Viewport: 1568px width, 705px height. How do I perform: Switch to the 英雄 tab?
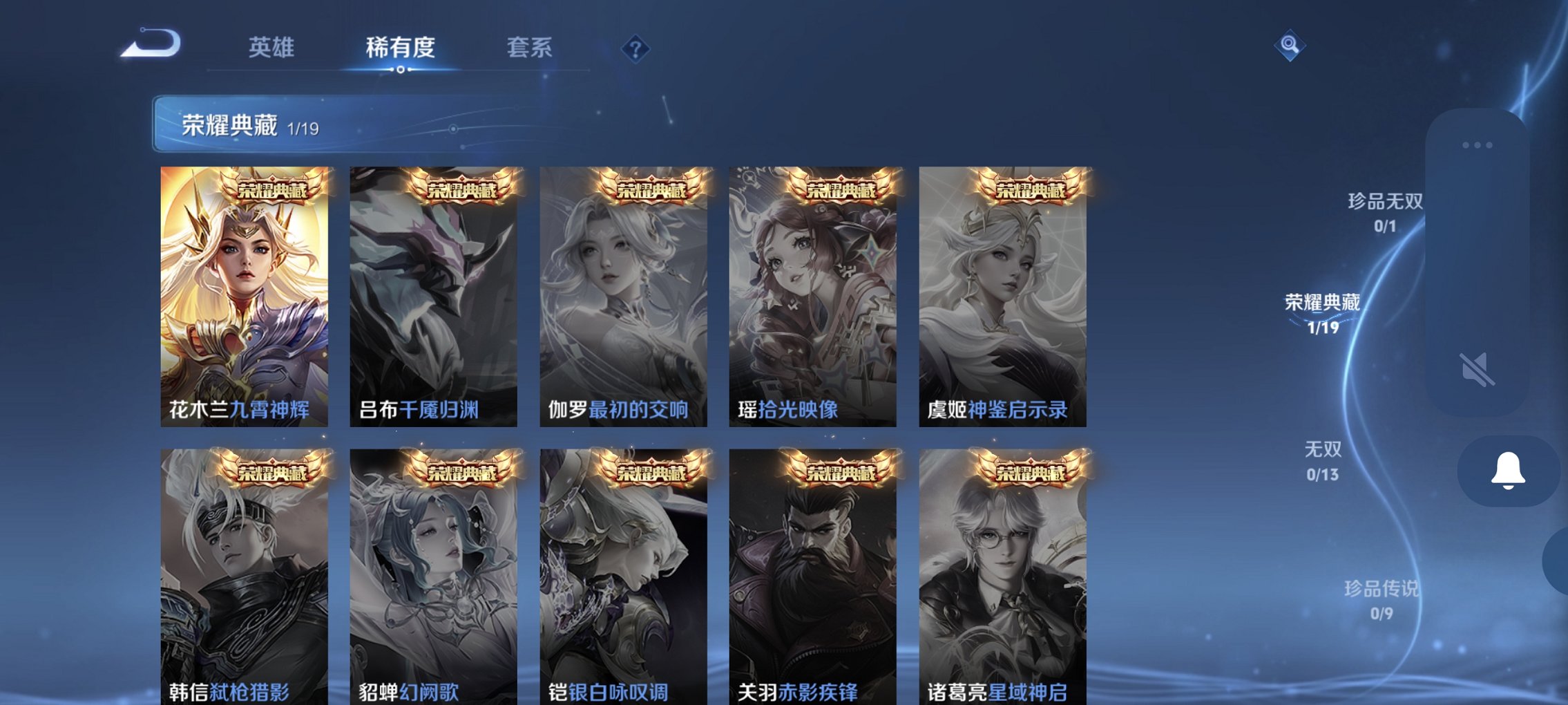pyautogui.click(x=273, y=47)
